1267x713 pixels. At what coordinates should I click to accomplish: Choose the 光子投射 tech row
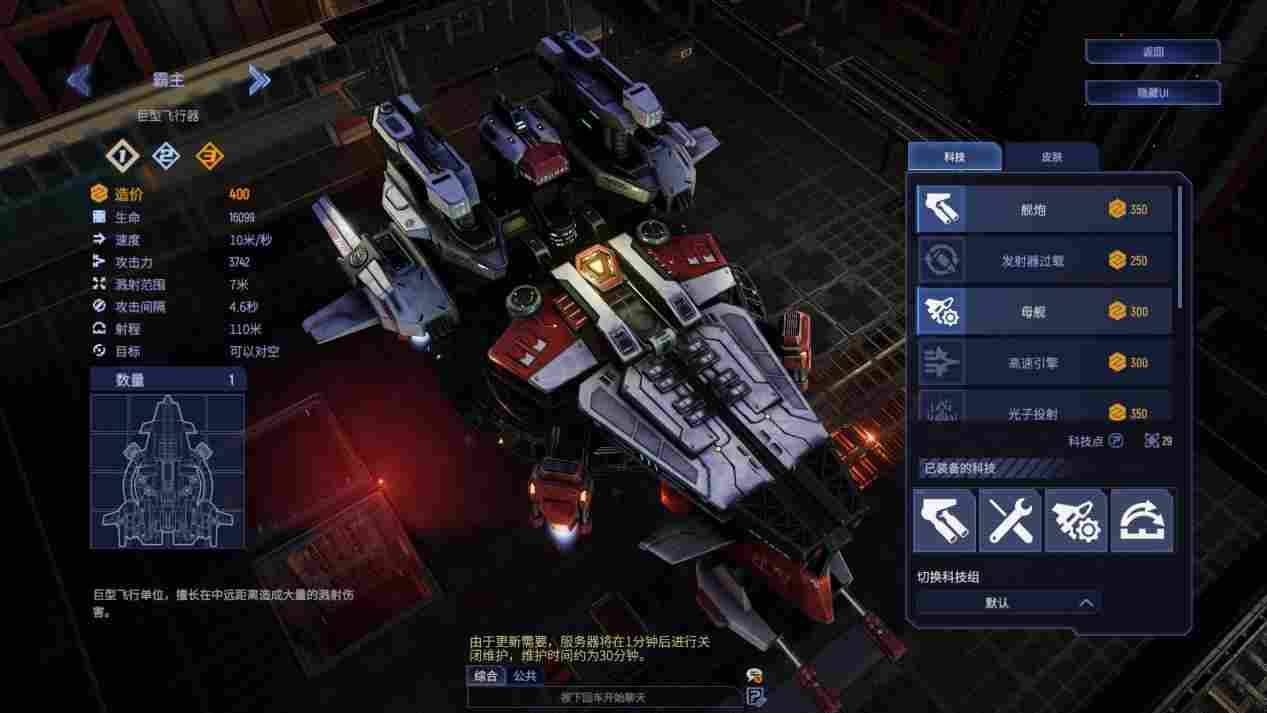pyautogui.click(x=1043, y=410)
